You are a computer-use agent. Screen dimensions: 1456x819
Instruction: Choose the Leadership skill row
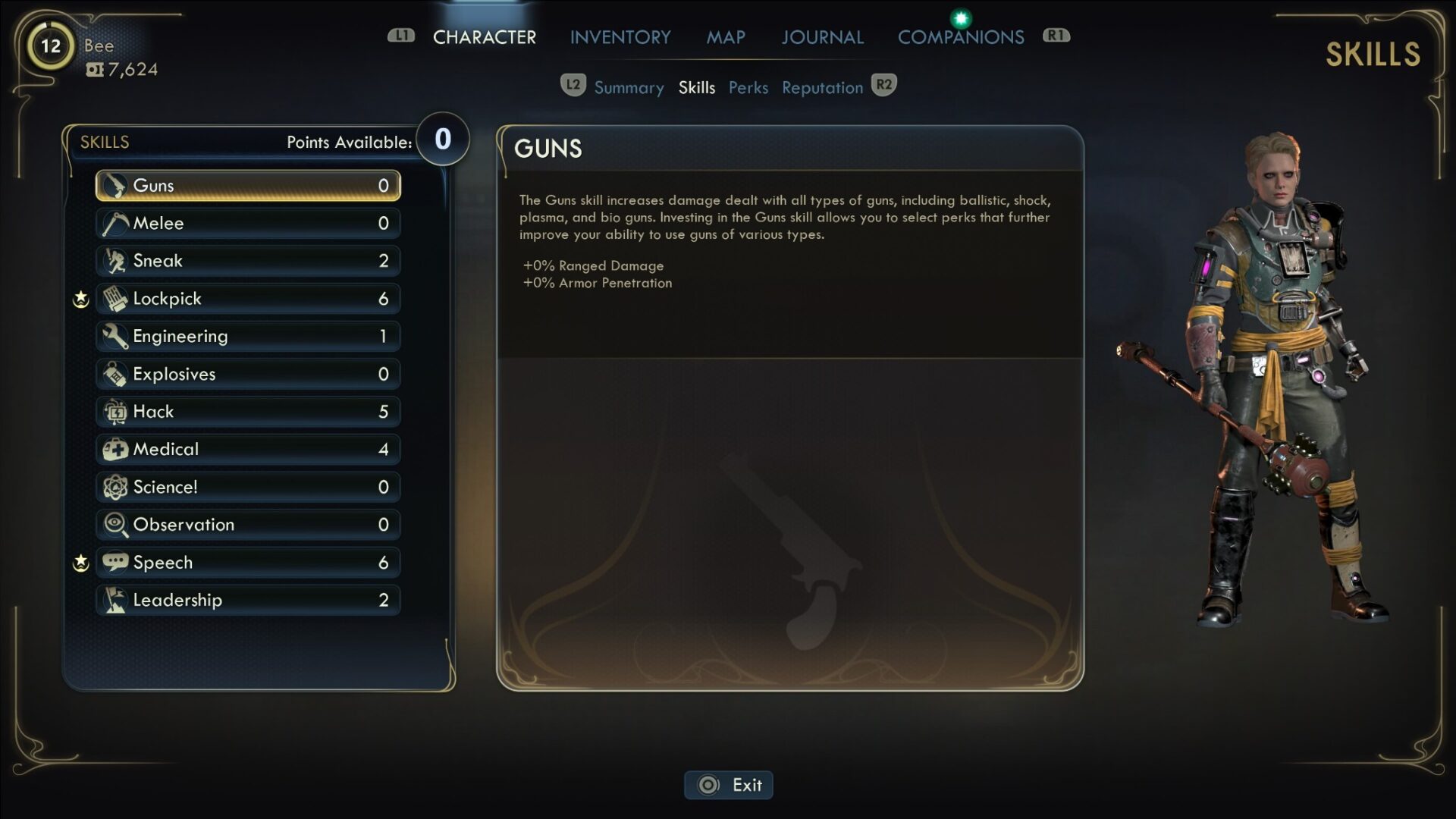pyautogui.click(x=248, y=600)
